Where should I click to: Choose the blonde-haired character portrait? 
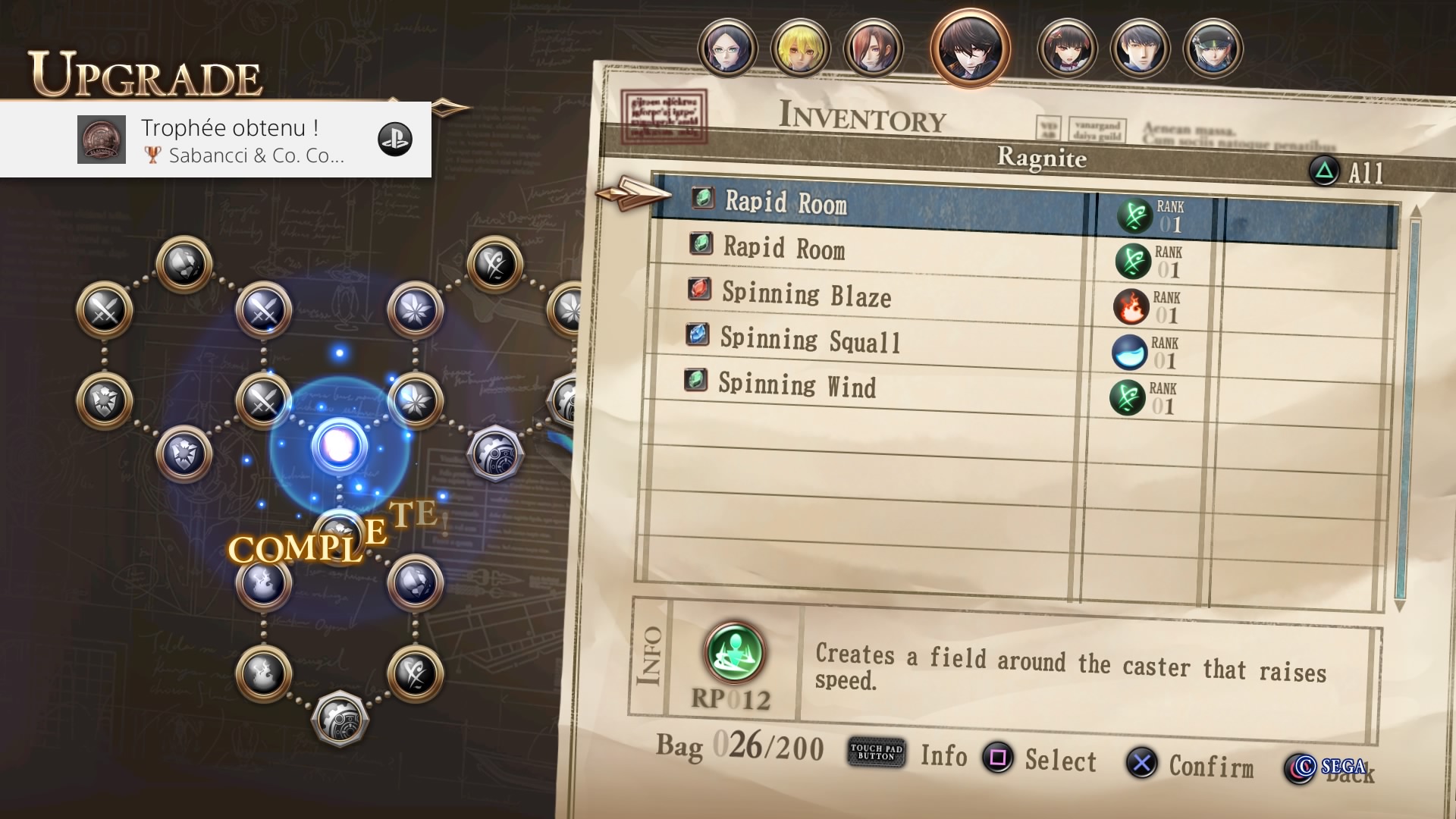(800, 49)
